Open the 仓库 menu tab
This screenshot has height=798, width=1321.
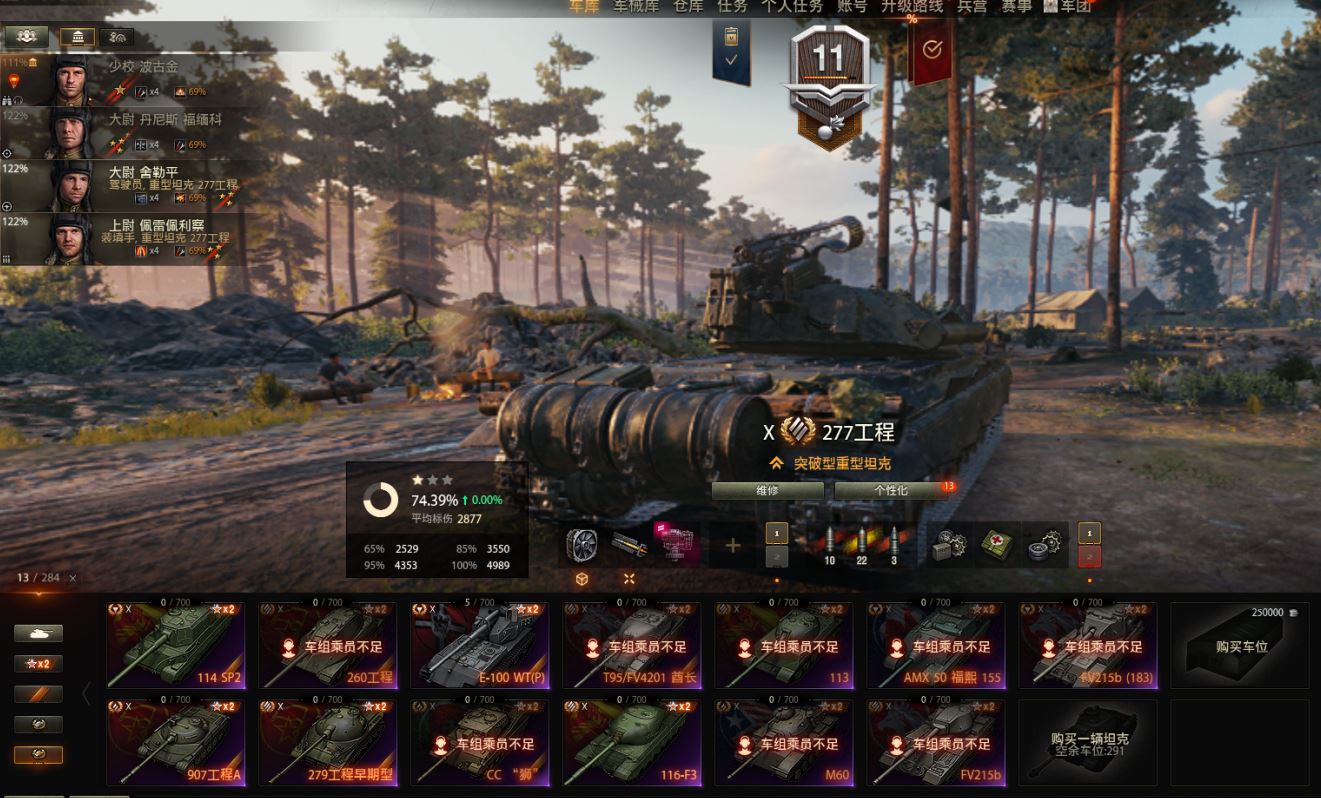pos(687,6)
